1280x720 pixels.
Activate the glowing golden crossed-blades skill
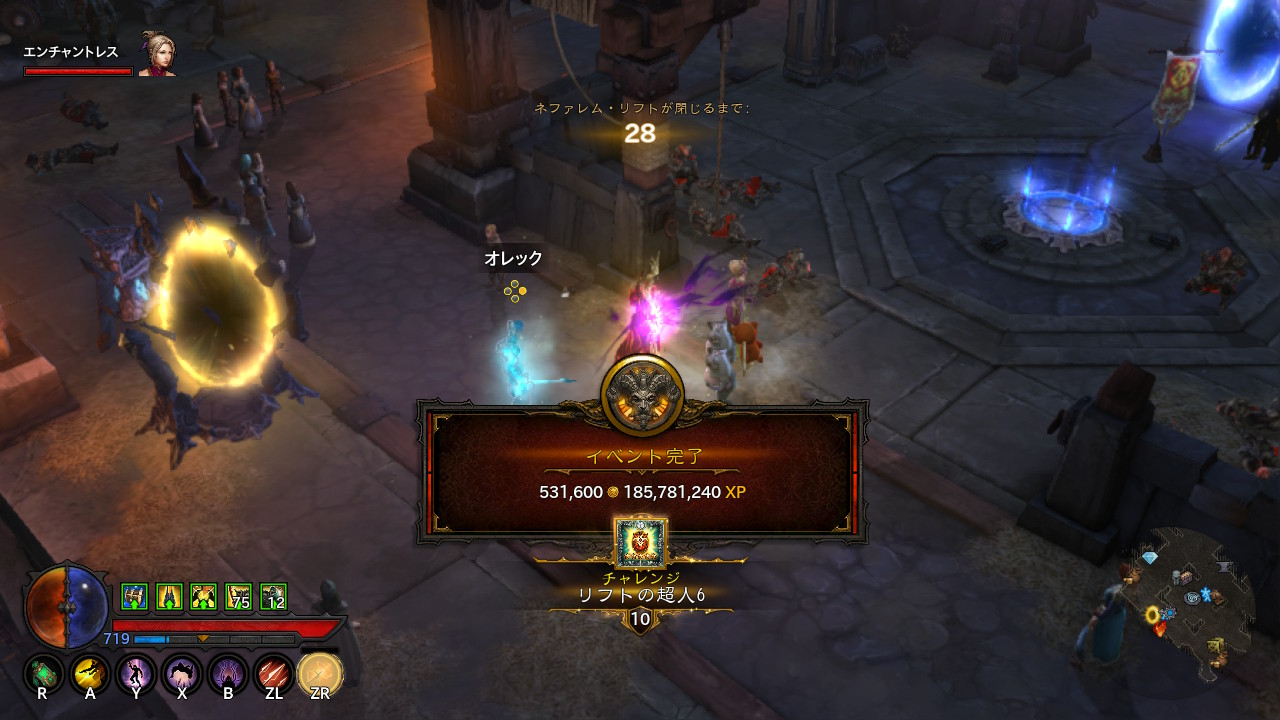coord(320,674)
